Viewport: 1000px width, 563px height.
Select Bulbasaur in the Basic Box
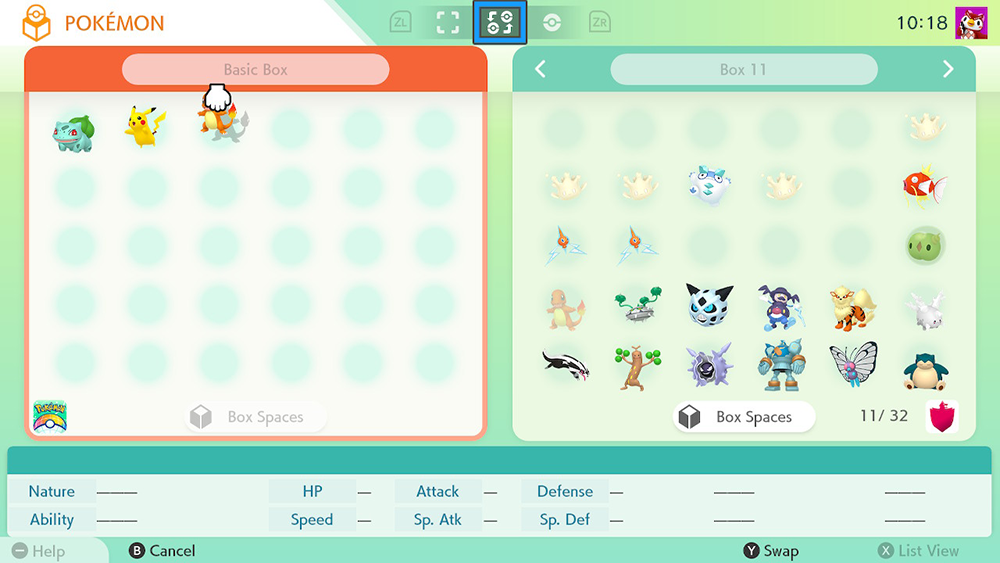tap(74, 132)
